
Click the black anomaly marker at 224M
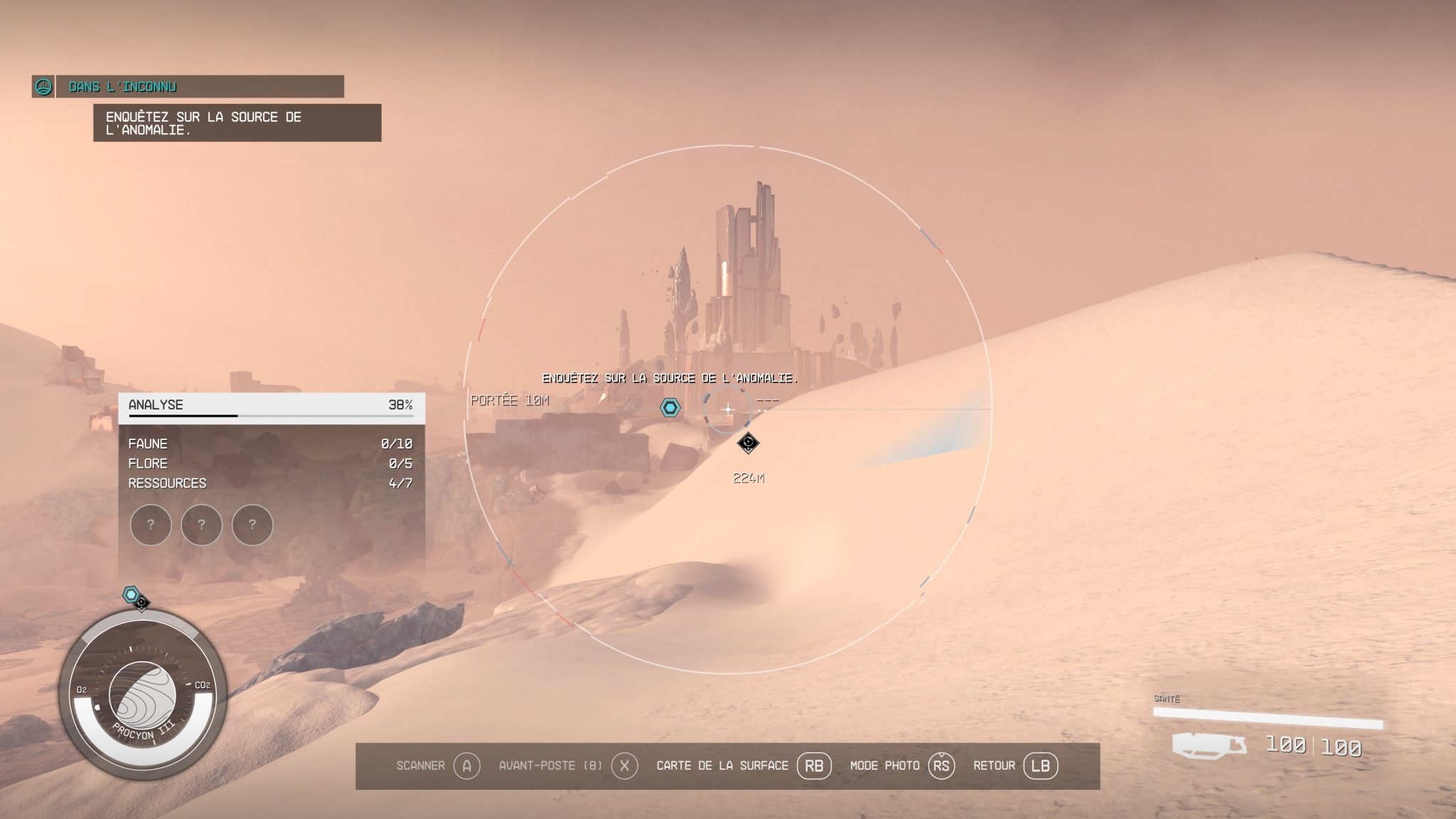(x=747, y=442)
